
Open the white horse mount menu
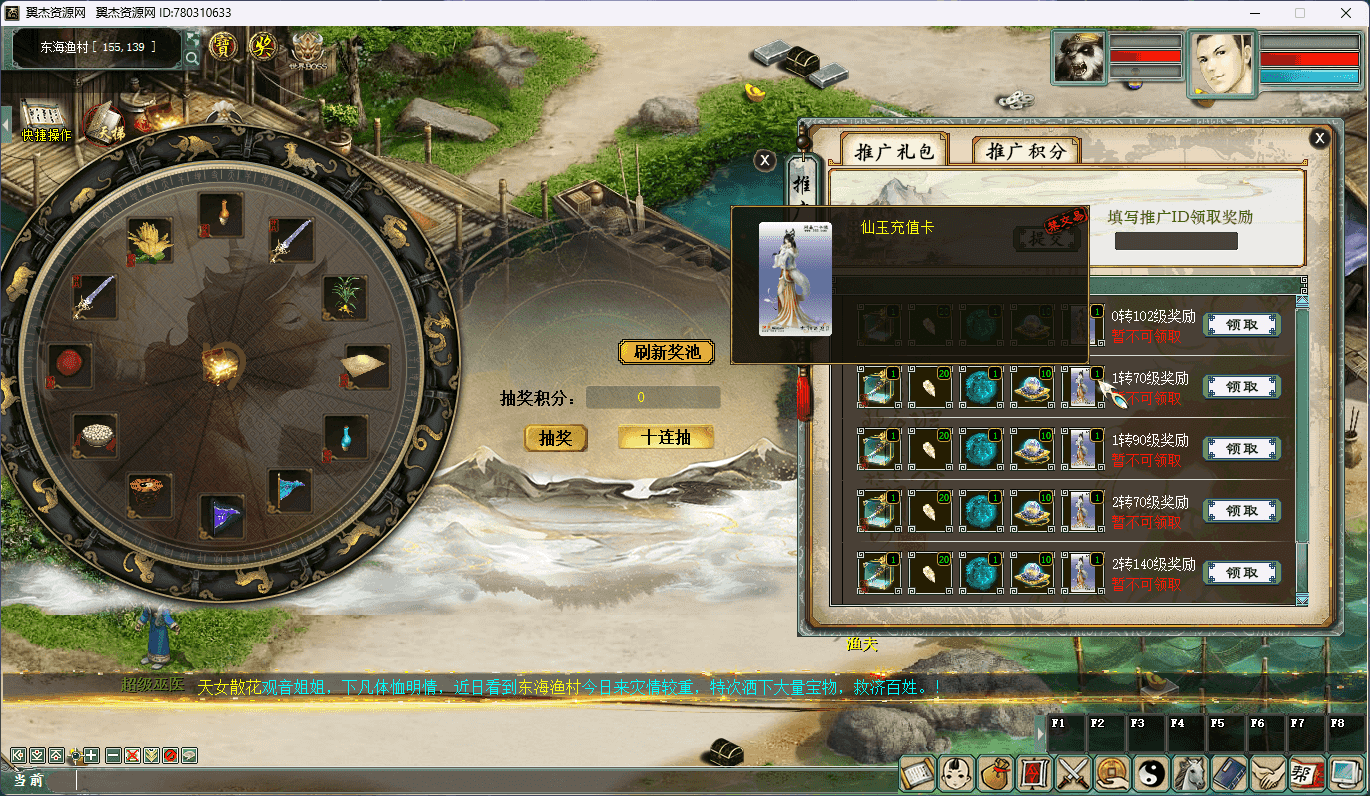click(x=1189, y=772)
